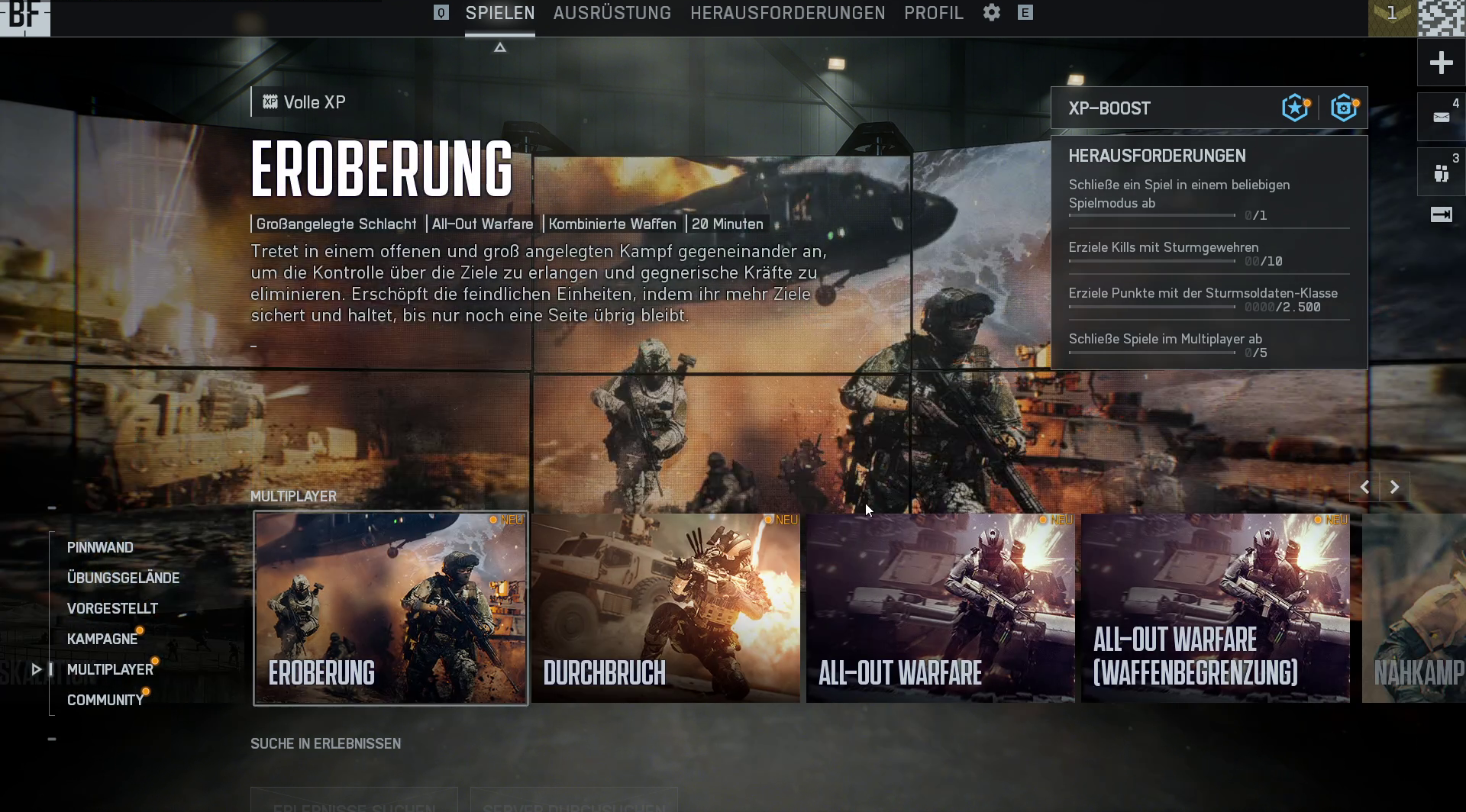The image size is (1466, 812).
Task: Select the Eroberung game mode tile
Action: pyautogui.click(x=390, y=608)
